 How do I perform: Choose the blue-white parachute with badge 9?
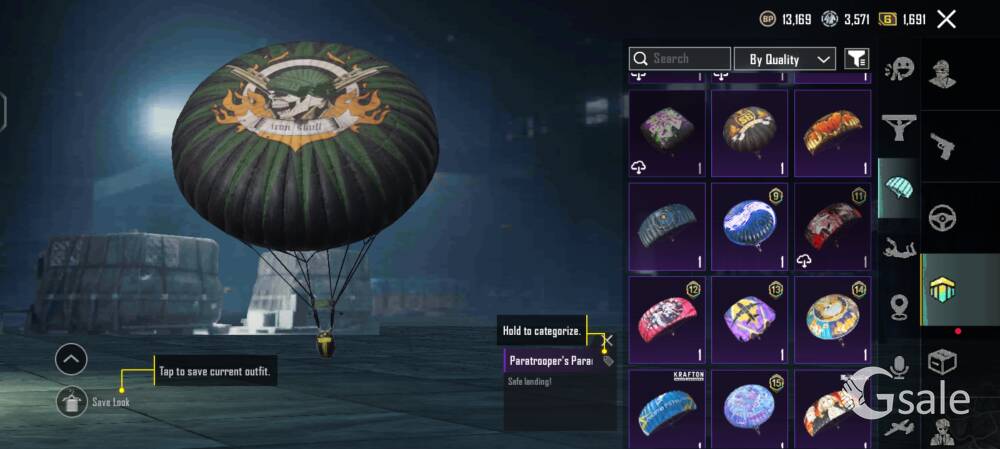pyautogui.click(x=750, y=226)
